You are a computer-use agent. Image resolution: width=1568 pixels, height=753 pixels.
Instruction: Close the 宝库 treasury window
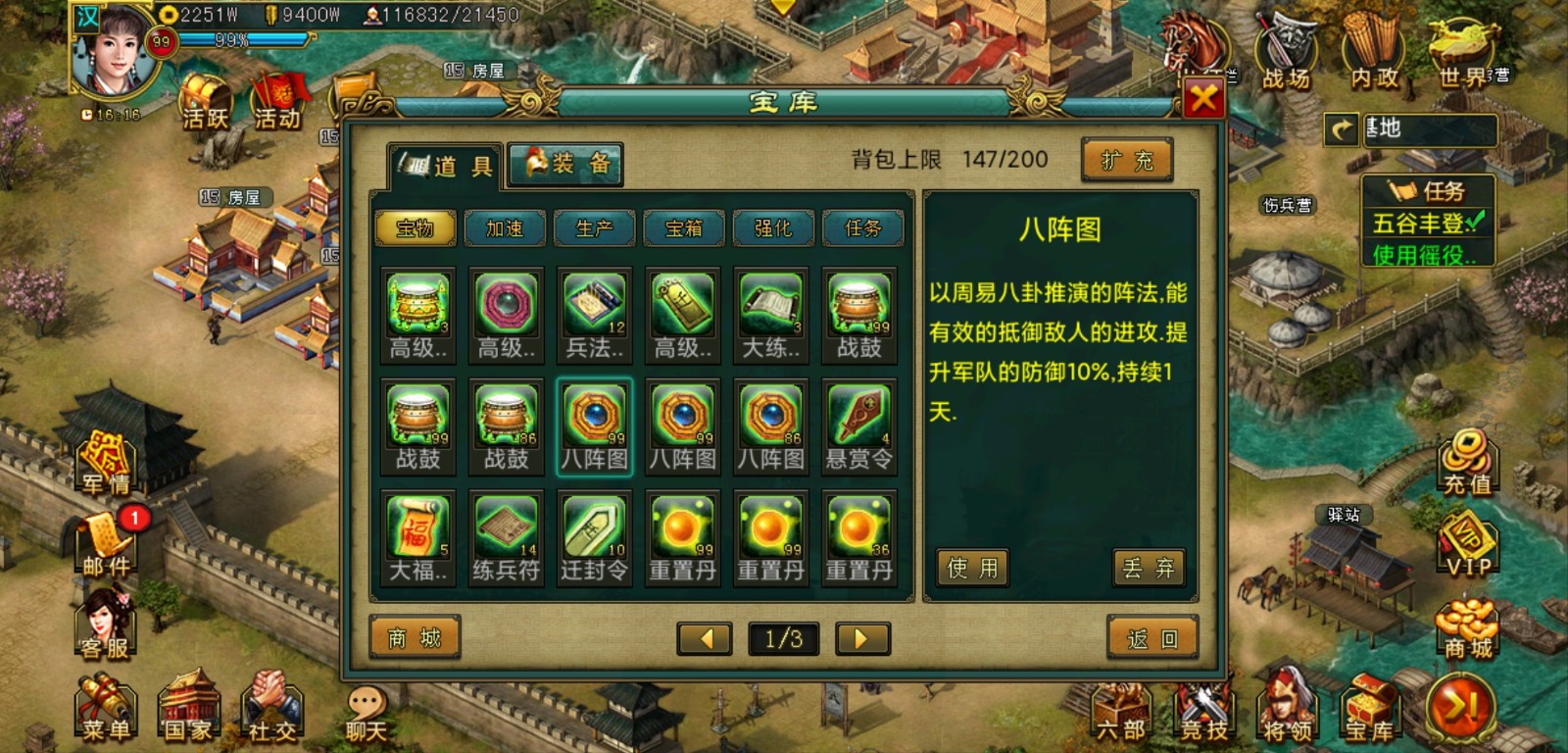tap(1203, 98)
